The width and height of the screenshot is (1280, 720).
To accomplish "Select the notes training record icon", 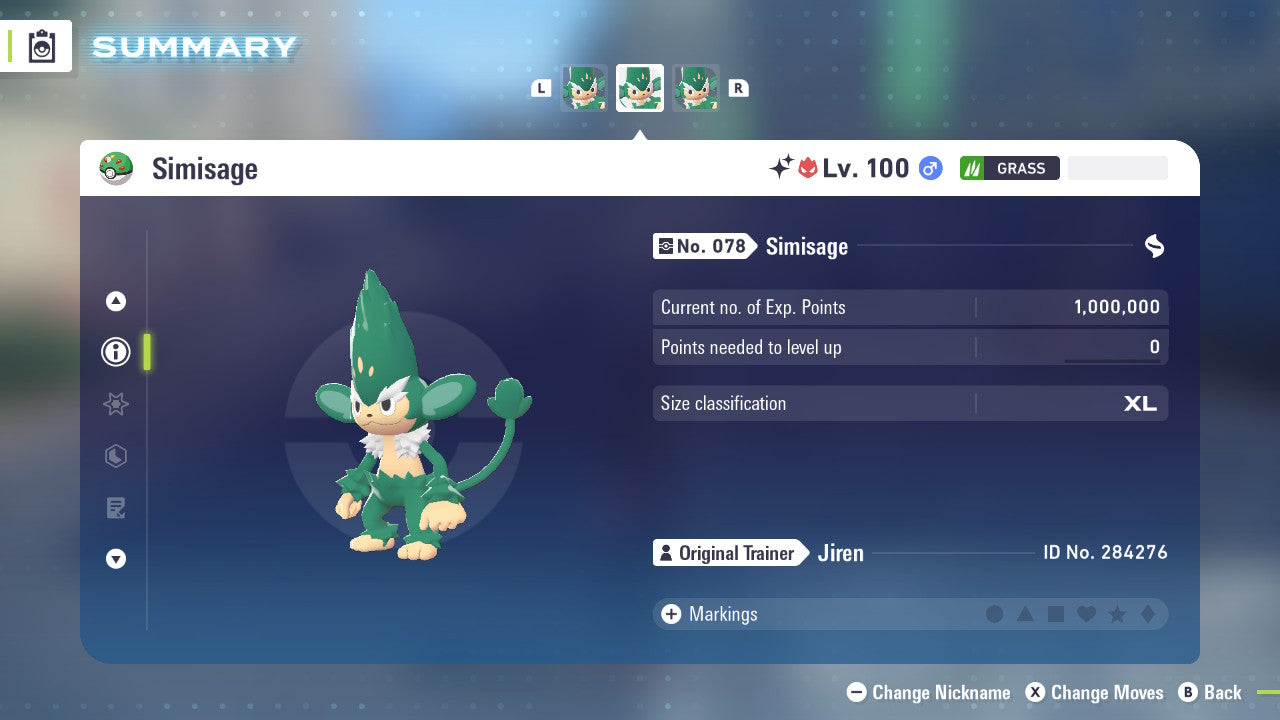I will (x=115, y=507).
